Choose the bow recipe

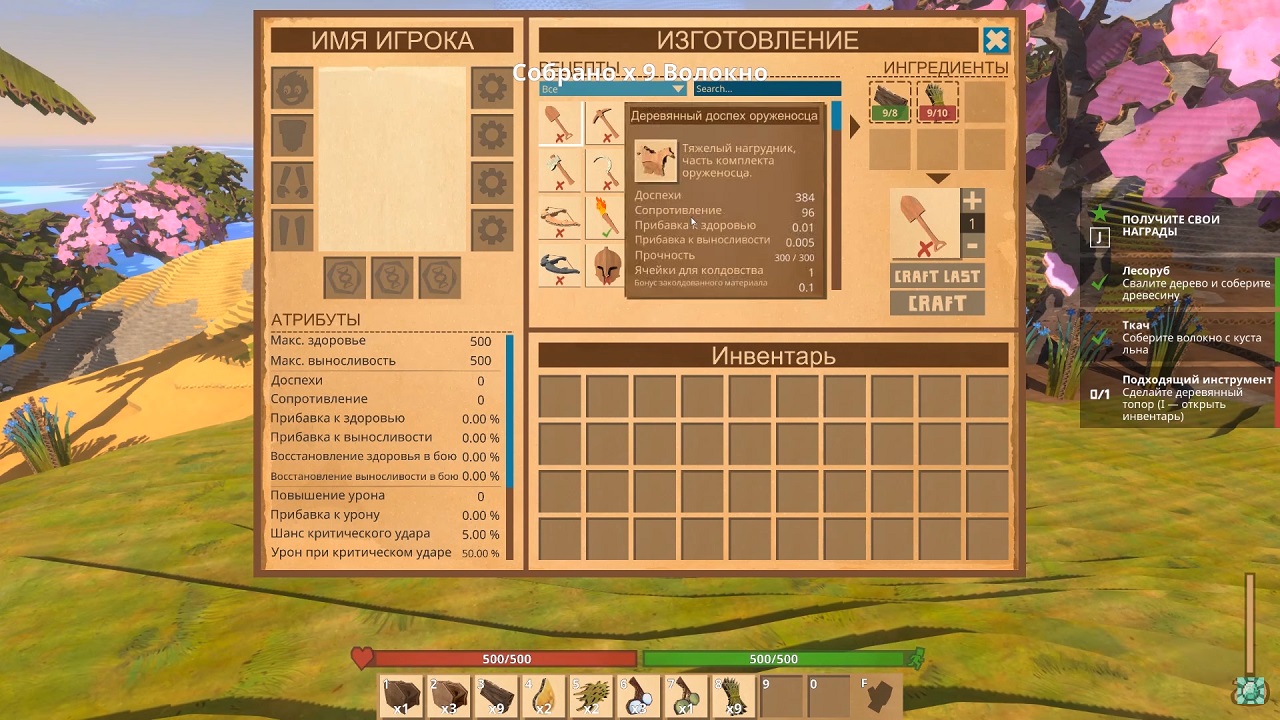pos(560,217)
